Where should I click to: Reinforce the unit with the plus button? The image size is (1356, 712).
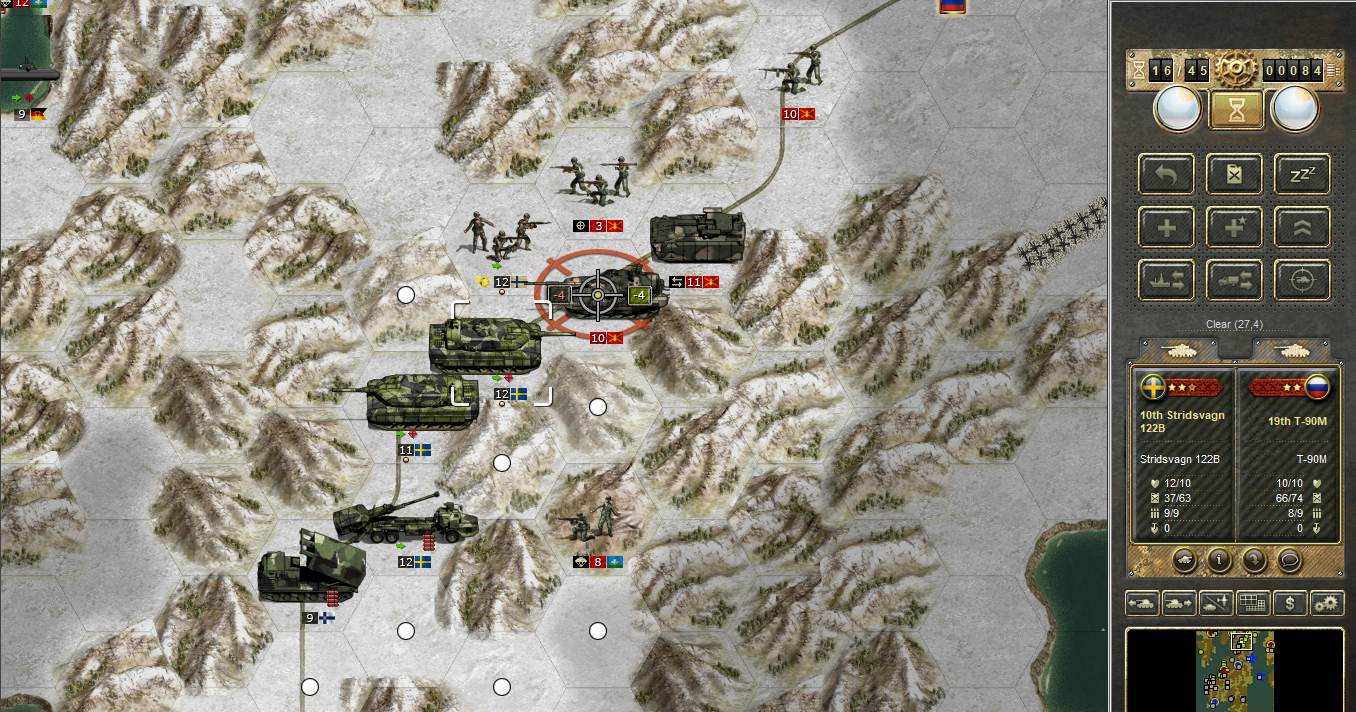pos(1166,227)
